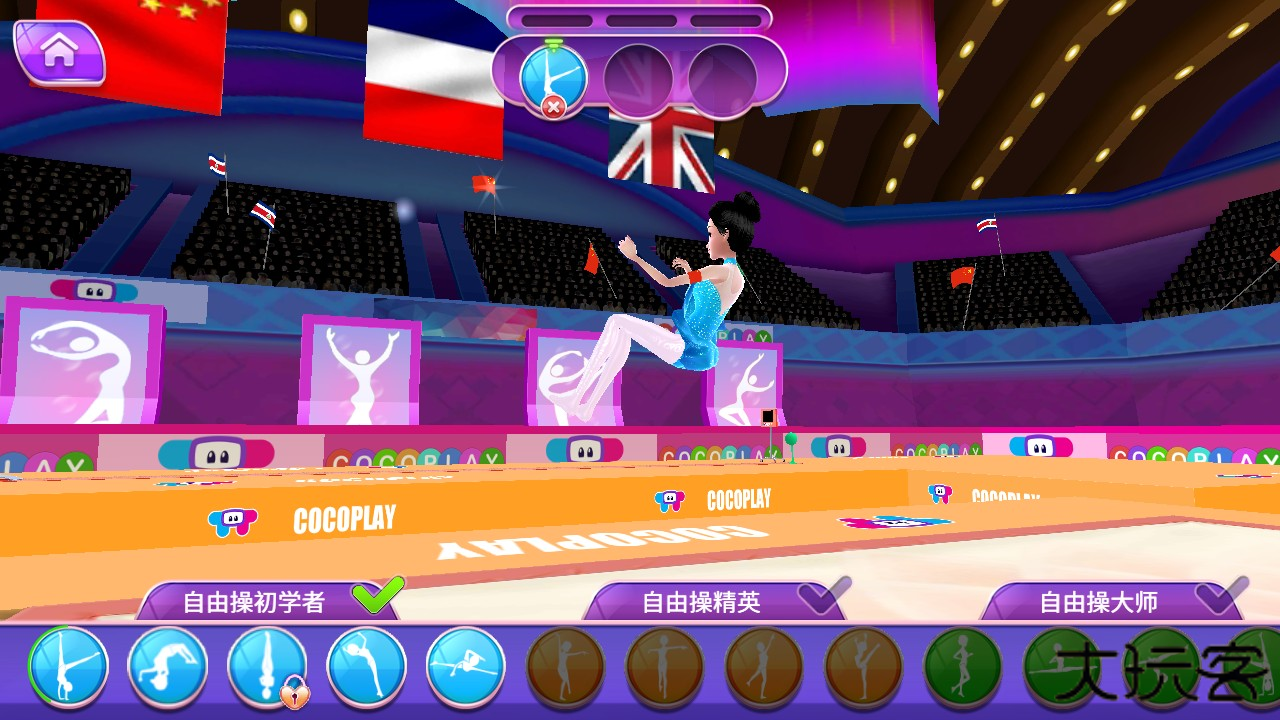Switch to the 自由操精英 elite category
The height and width of the screenshot is (720, 1280).
[x=702, y=602]
